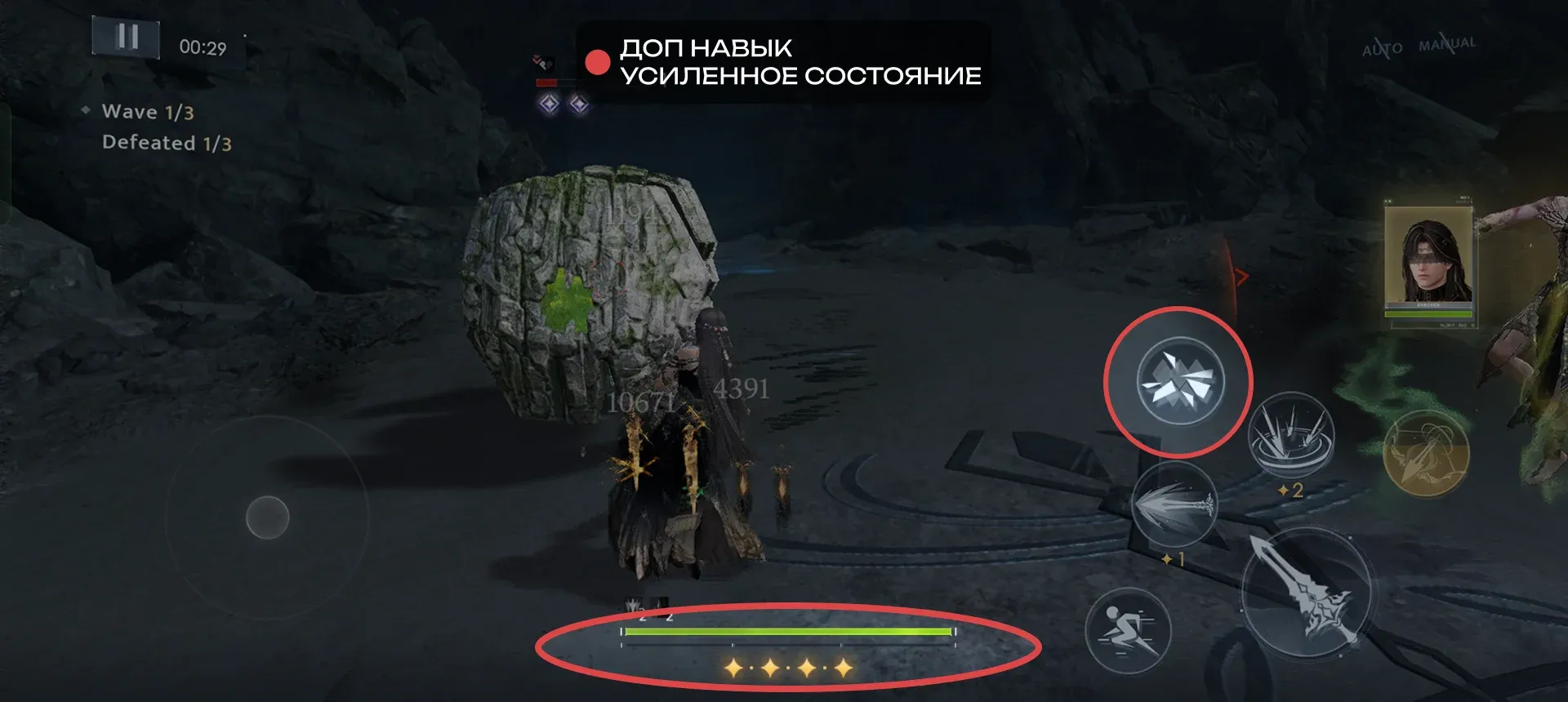Screen dimensions: 1568x702
Task: Switch to MANUAL combat mode
Action: pyautogui.click(x=1447, y=44)
